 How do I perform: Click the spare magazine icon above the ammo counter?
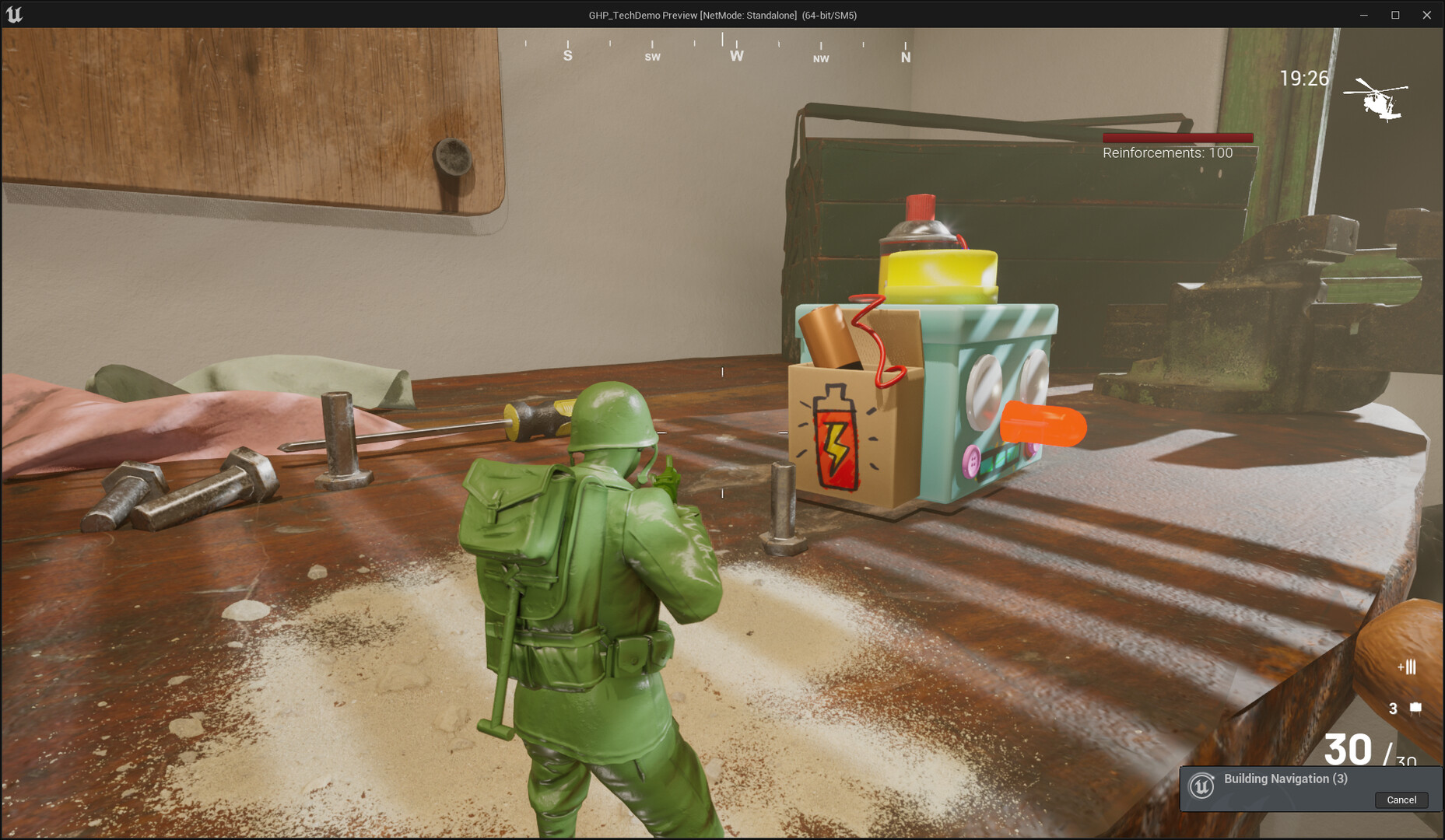point(1412,667)
